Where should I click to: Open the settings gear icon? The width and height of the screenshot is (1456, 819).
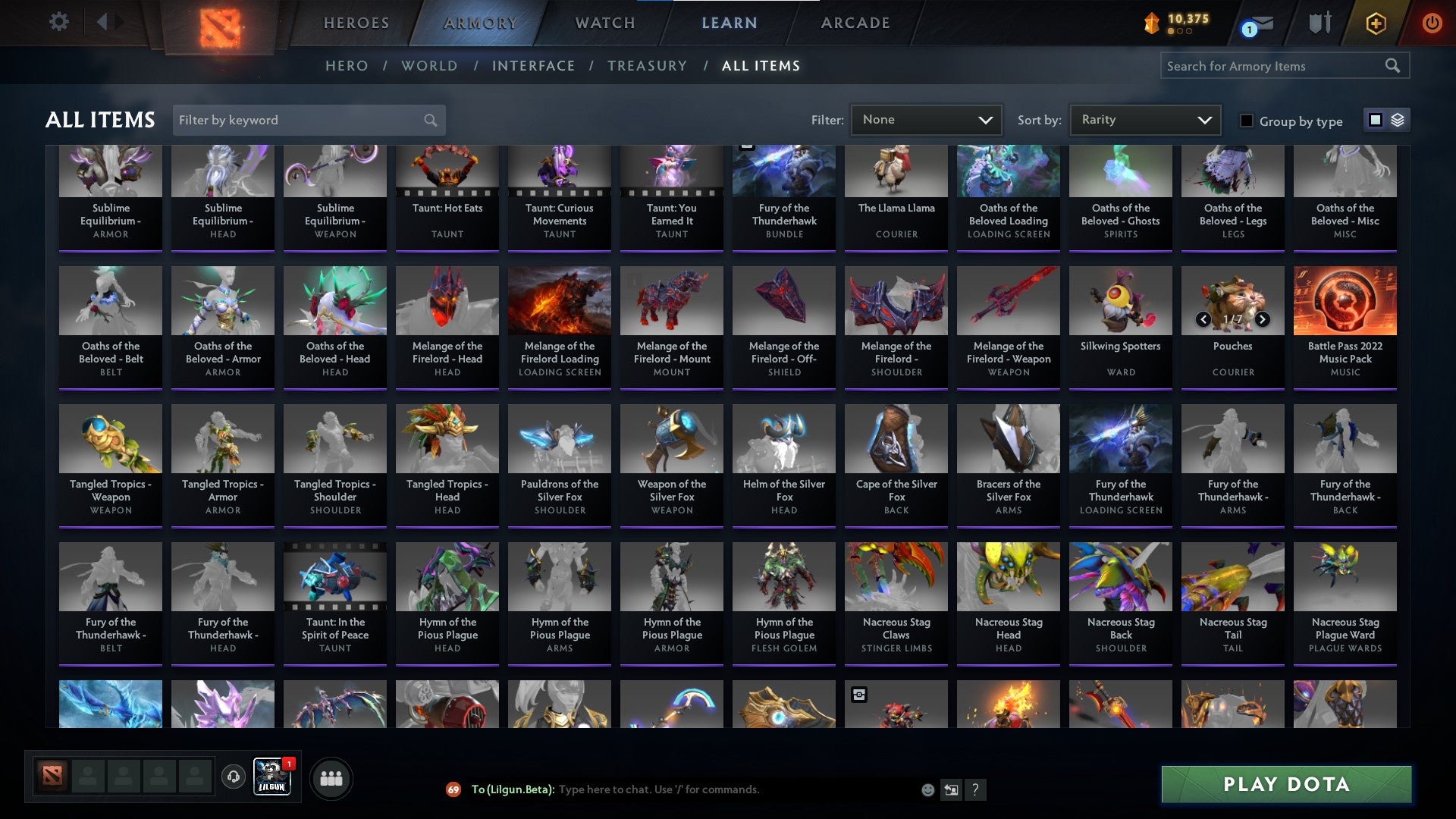(x=58, y=22)
